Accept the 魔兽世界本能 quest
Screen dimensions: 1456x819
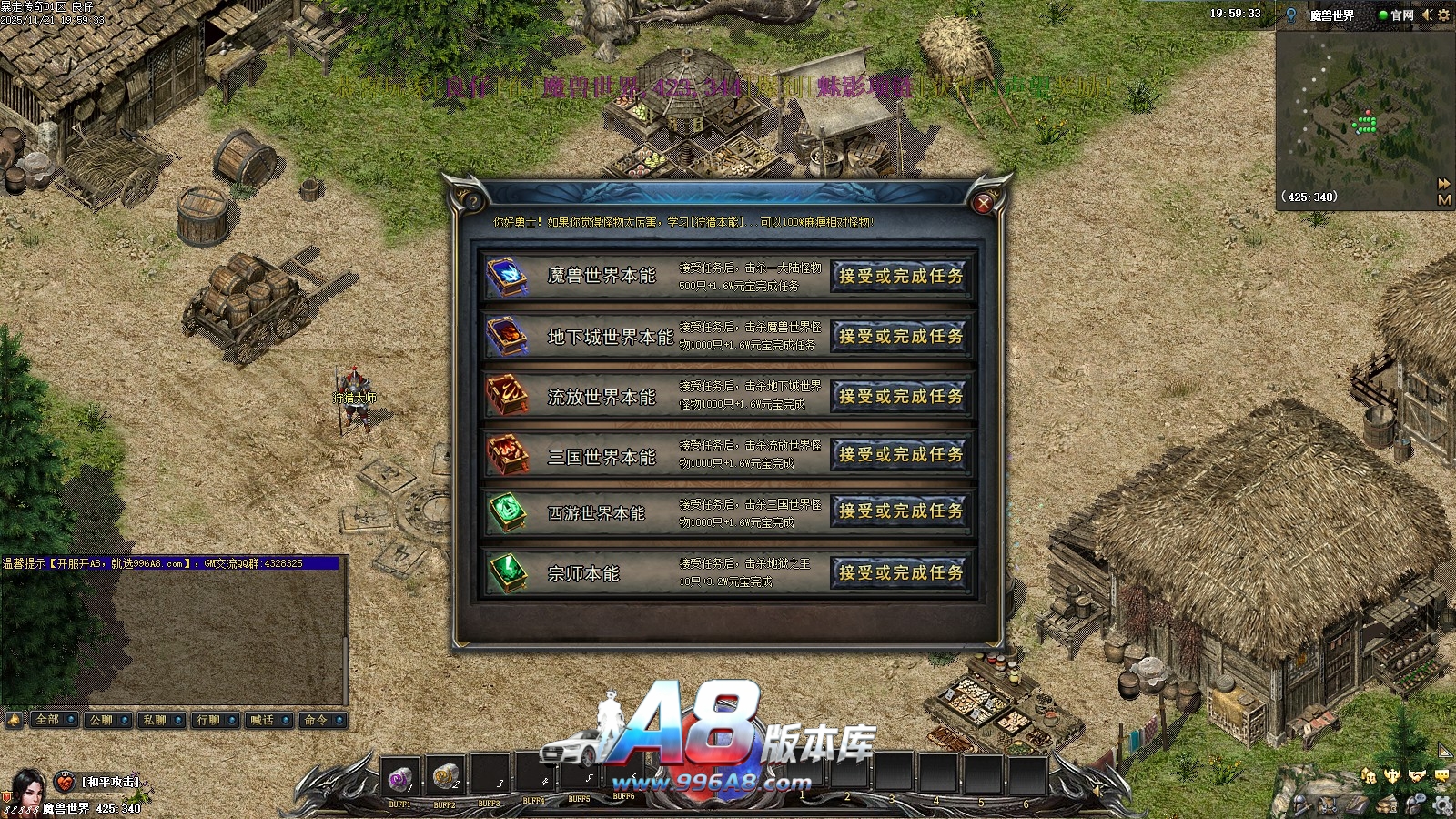point(900,276)
